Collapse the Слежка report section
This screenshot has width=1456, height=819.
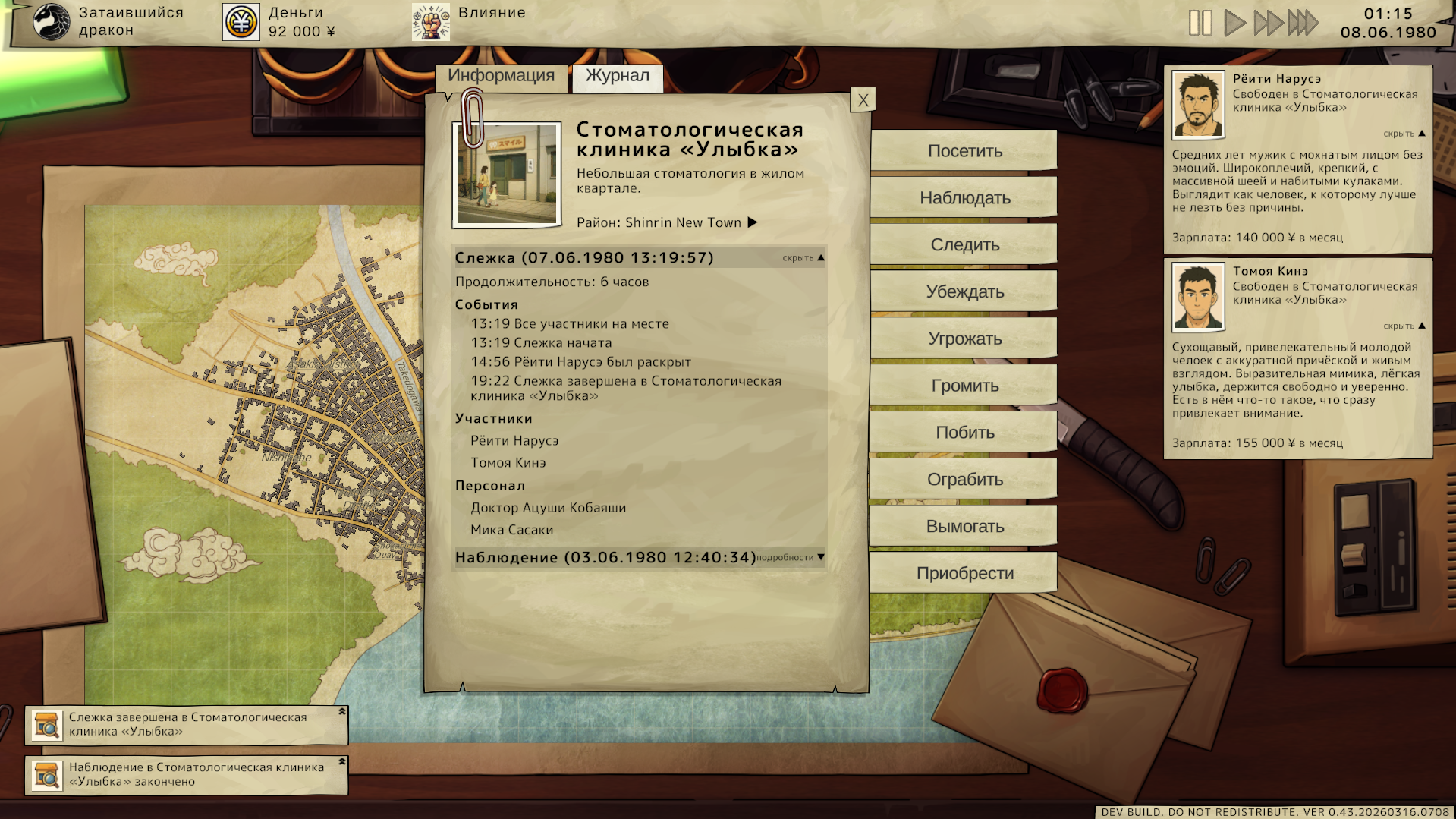coord(803,258)
